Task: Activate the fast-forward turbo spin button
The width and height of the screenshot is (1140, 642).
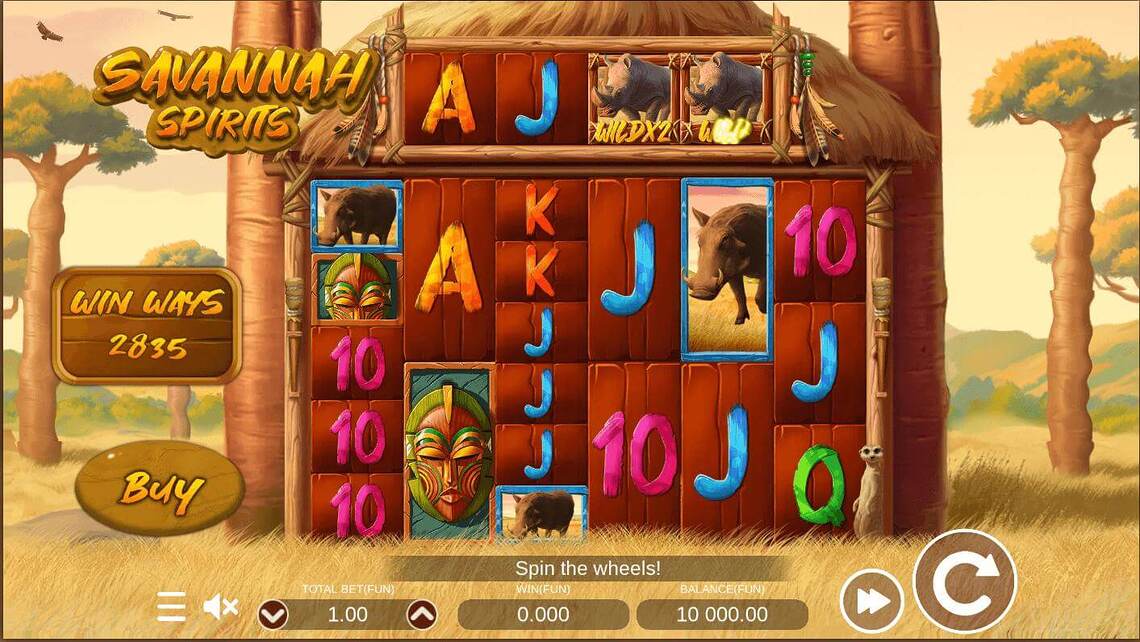Action: click(871, 601)
